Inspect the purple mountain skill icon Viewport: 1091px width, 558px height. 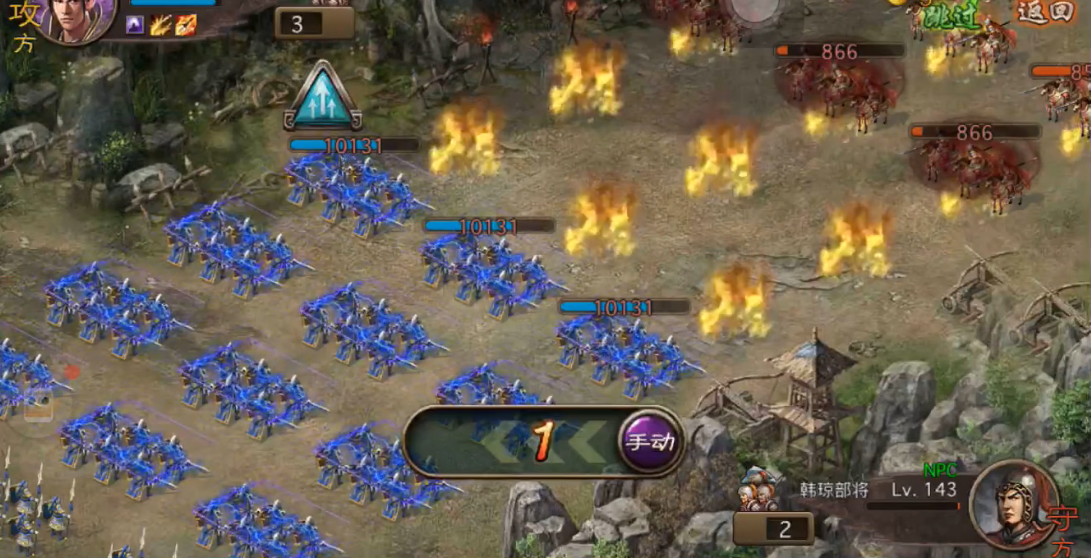tap(137, 25)
